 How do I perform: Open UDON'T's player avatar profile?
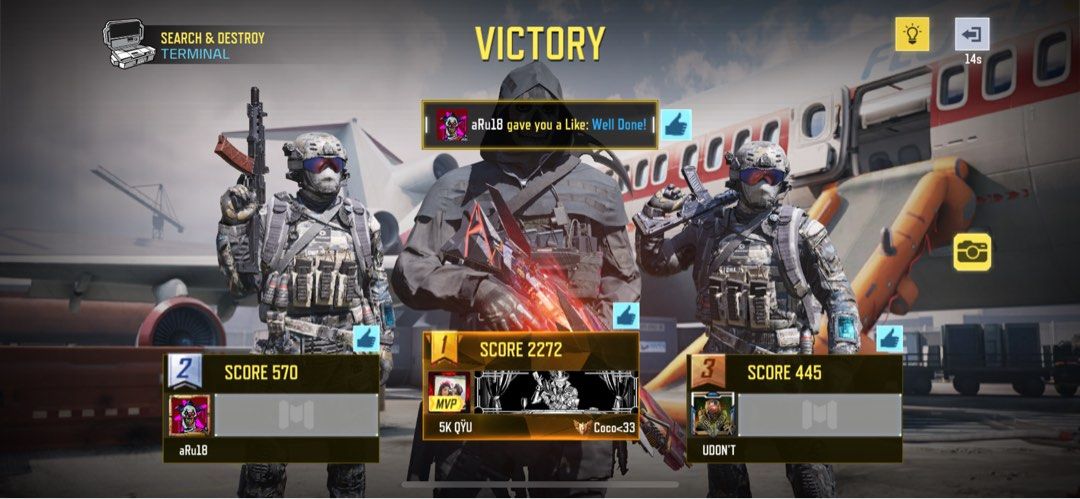coord(714,414)
